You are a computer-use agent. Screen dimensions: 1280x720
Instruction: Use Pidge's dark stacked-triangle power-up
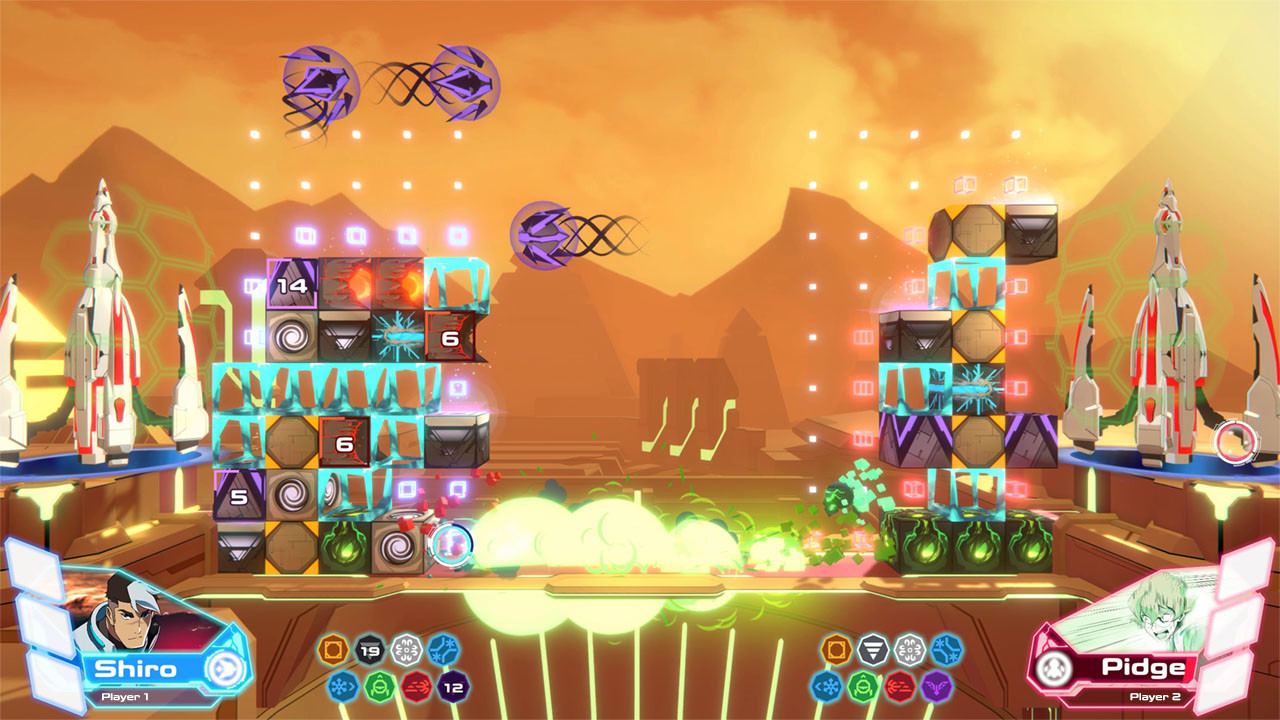873,647
